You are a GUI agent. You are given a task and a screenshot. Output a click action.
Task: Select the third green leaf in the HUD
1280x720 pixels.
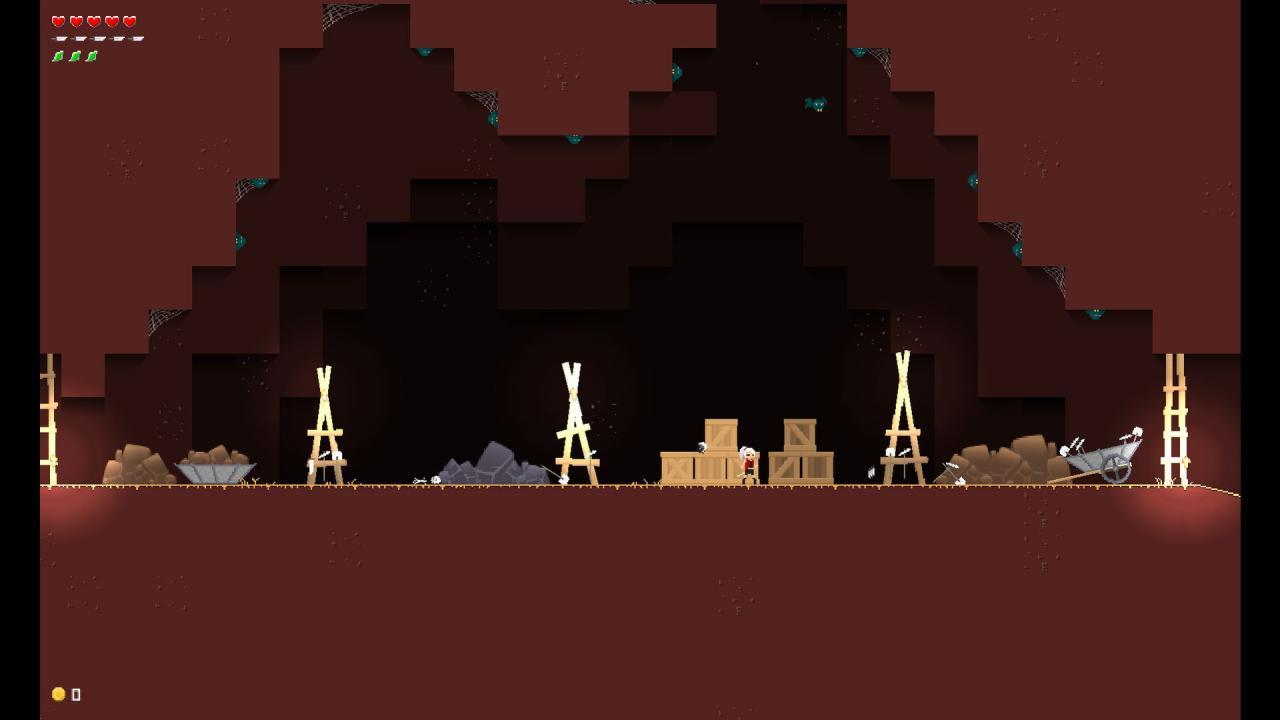93,56
